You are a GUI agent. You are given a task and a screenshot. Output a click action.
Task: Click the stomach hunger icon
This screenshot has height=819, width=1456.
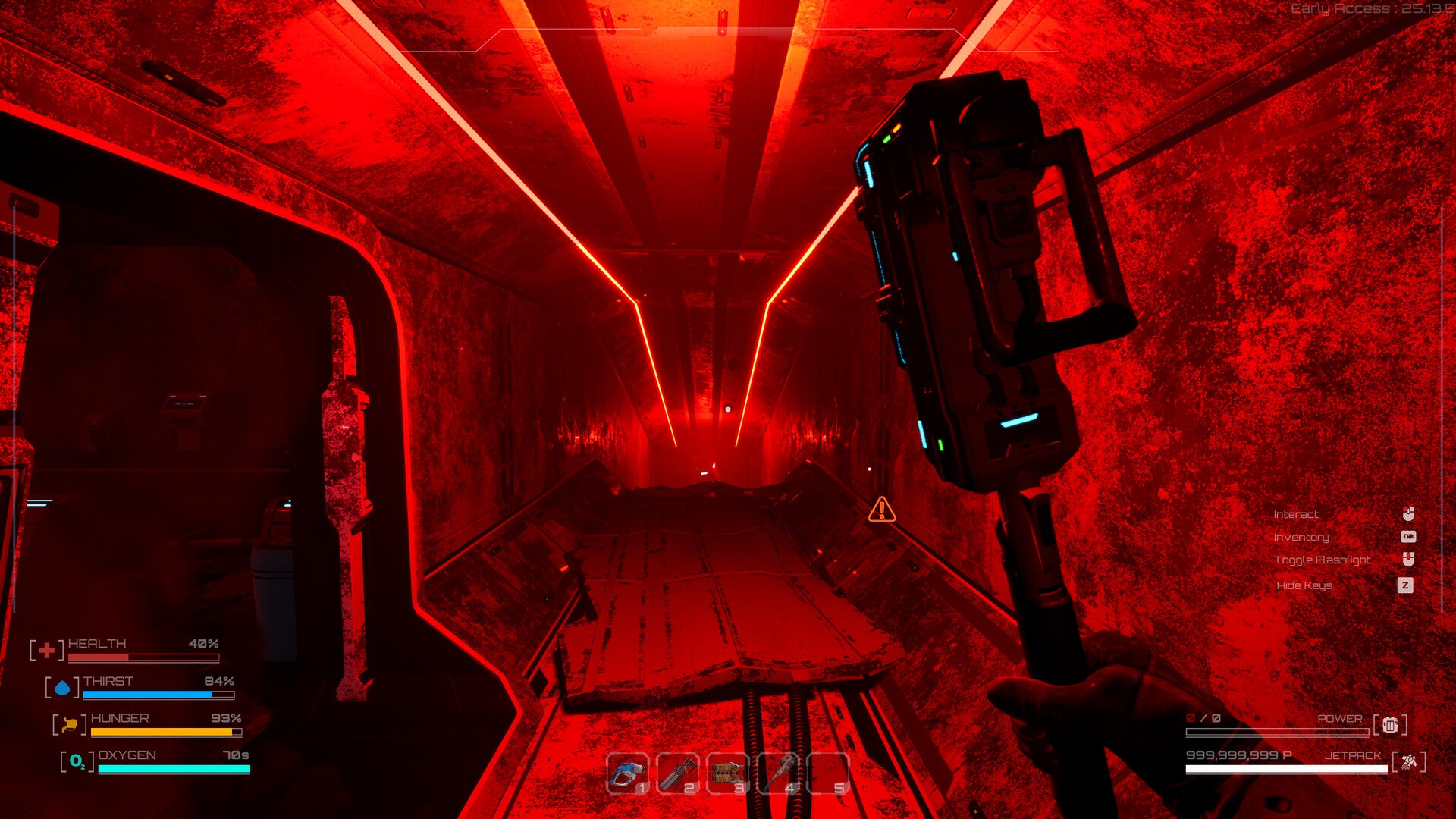click(70, 725)
